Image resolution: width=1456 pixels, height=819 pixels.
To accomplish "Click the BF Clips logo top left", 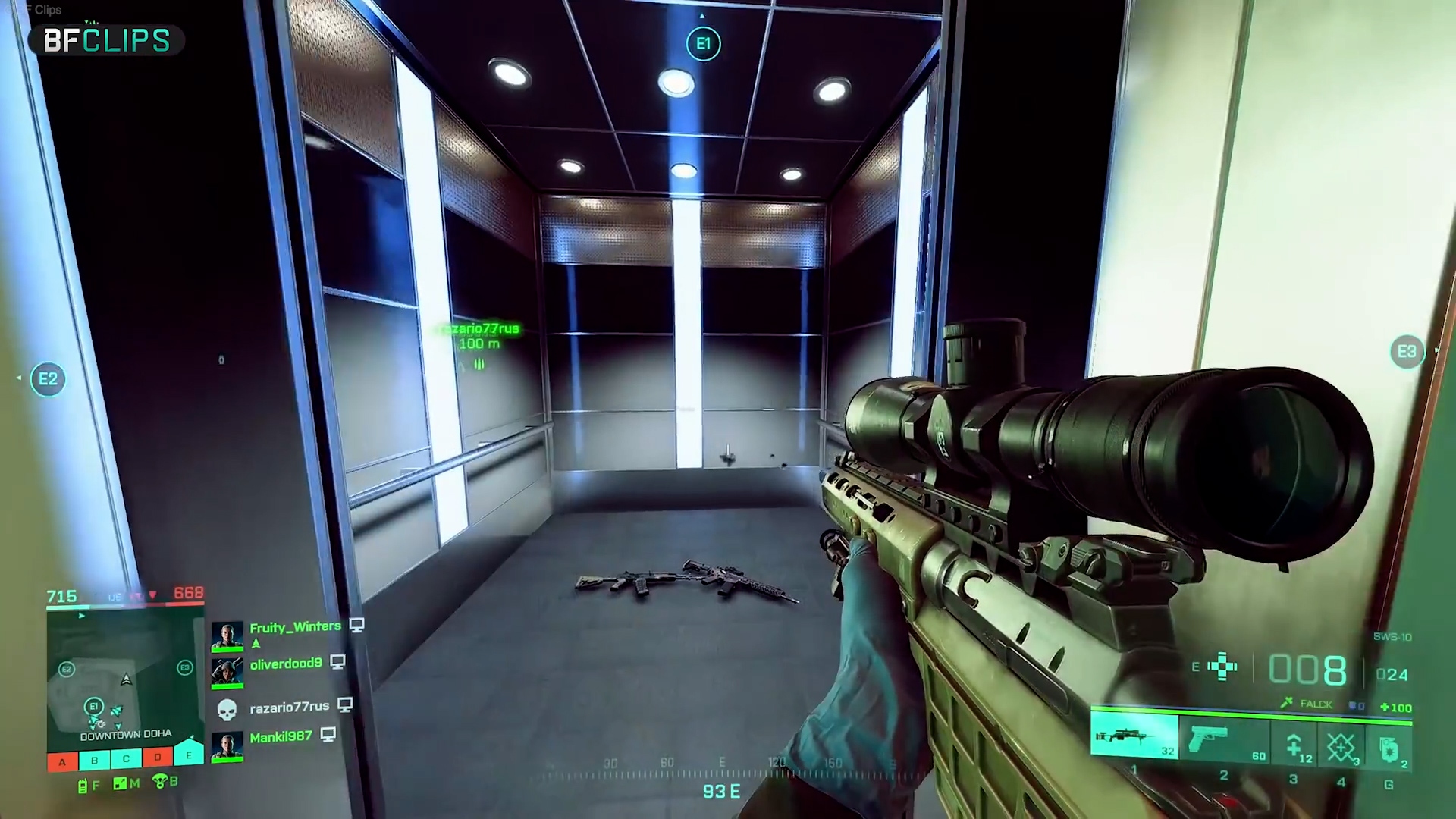I will tap(105, 42).
